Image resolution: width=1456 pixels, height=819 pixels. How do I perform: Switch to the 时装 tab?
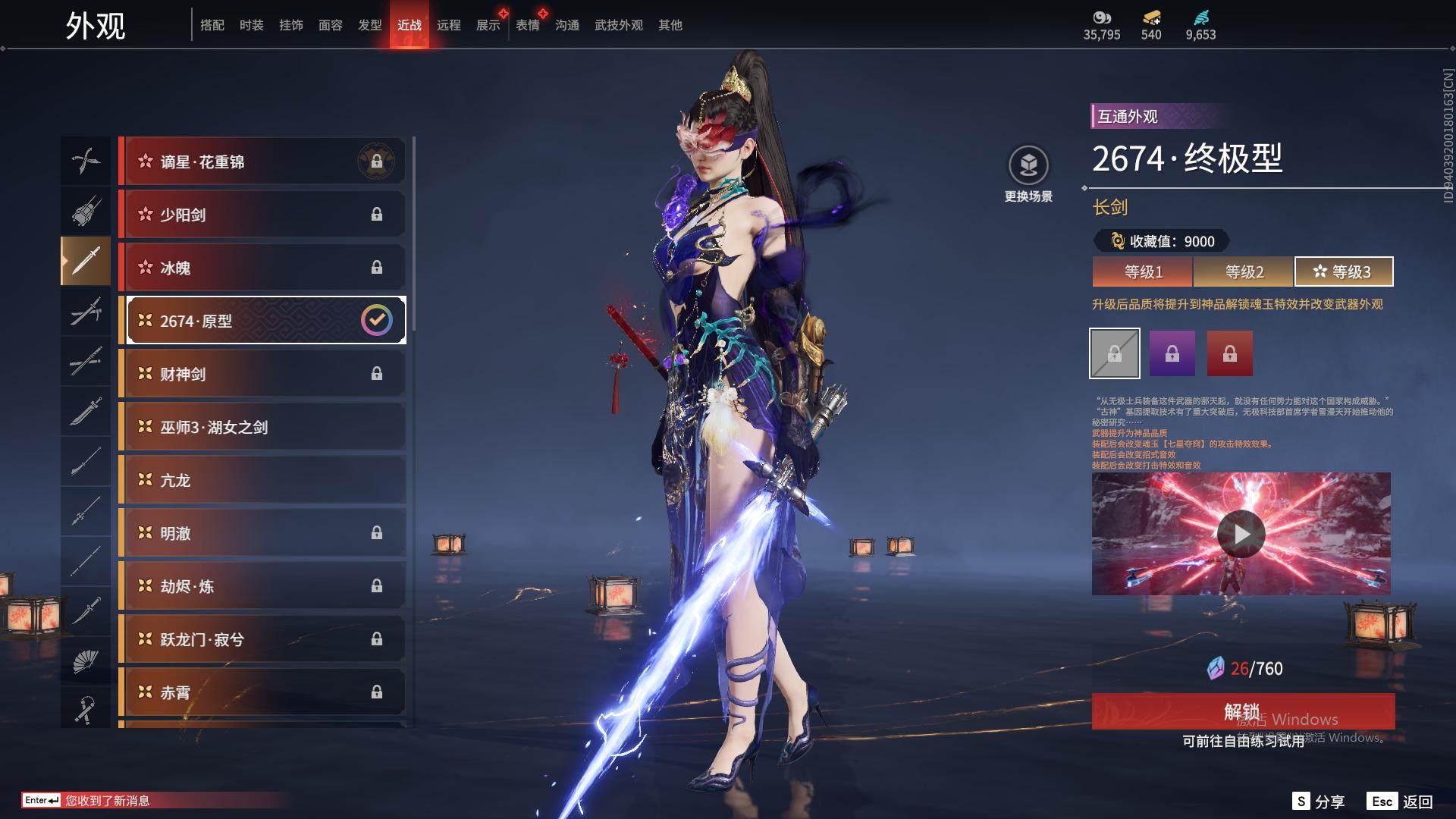click(251, 25)
